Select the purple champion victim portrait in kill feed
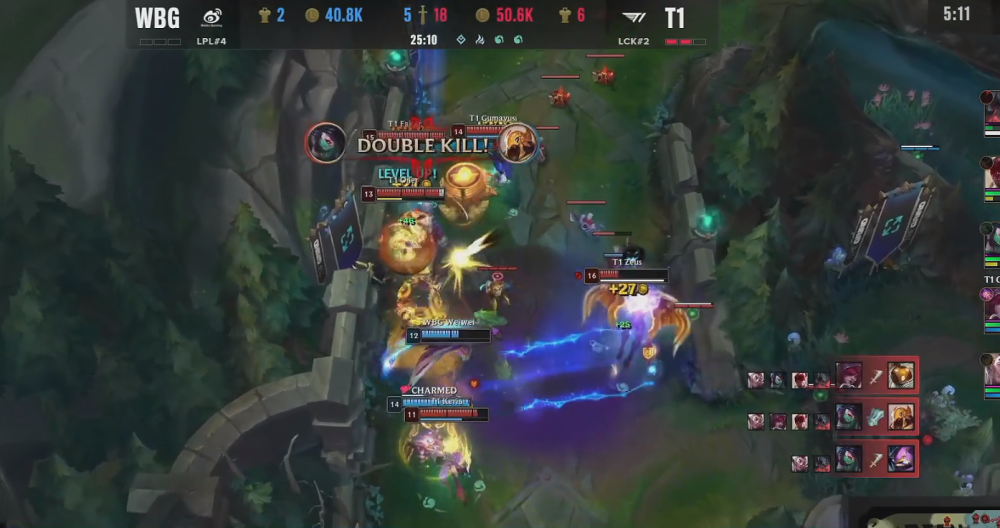 pos(900,459)
